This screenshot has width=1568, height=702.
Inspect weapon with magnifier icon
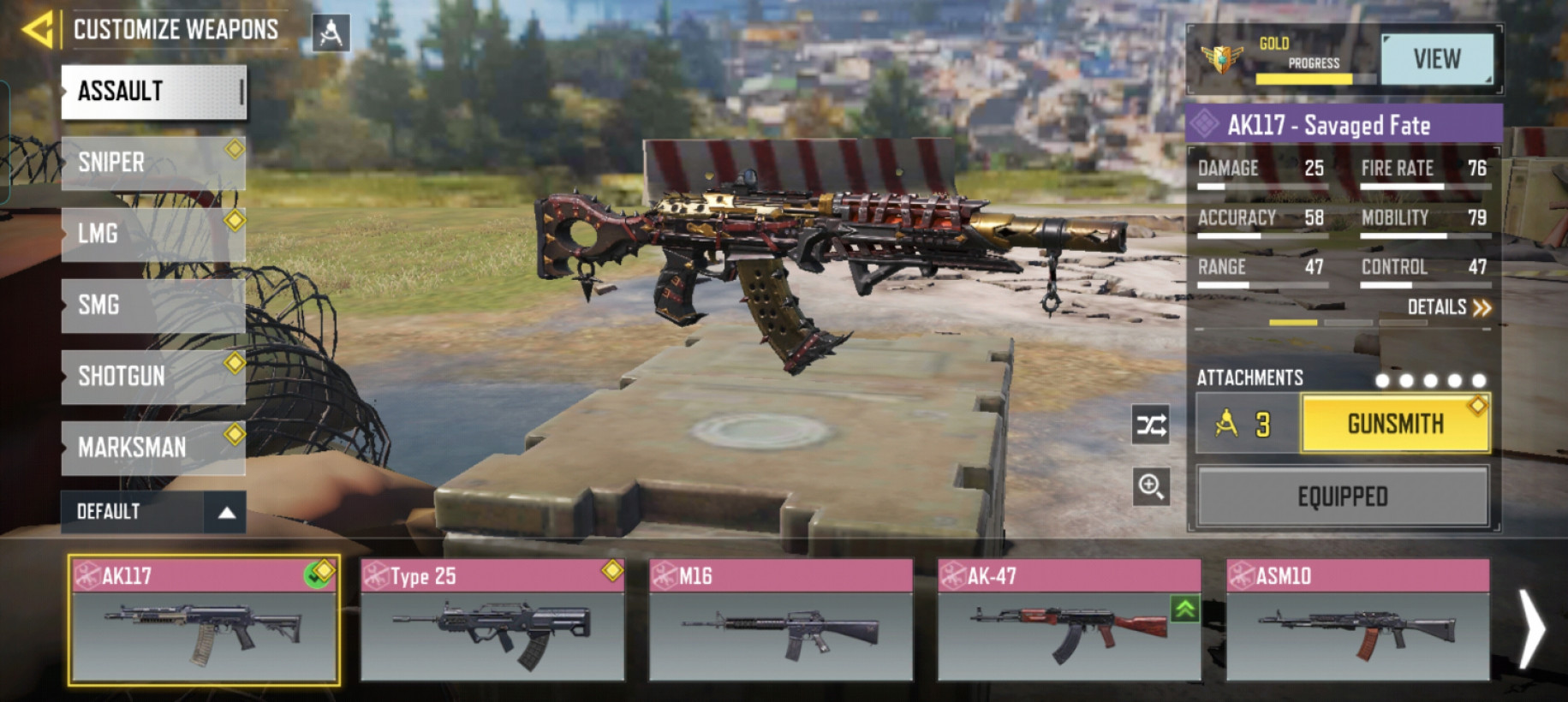[1150, 487]
